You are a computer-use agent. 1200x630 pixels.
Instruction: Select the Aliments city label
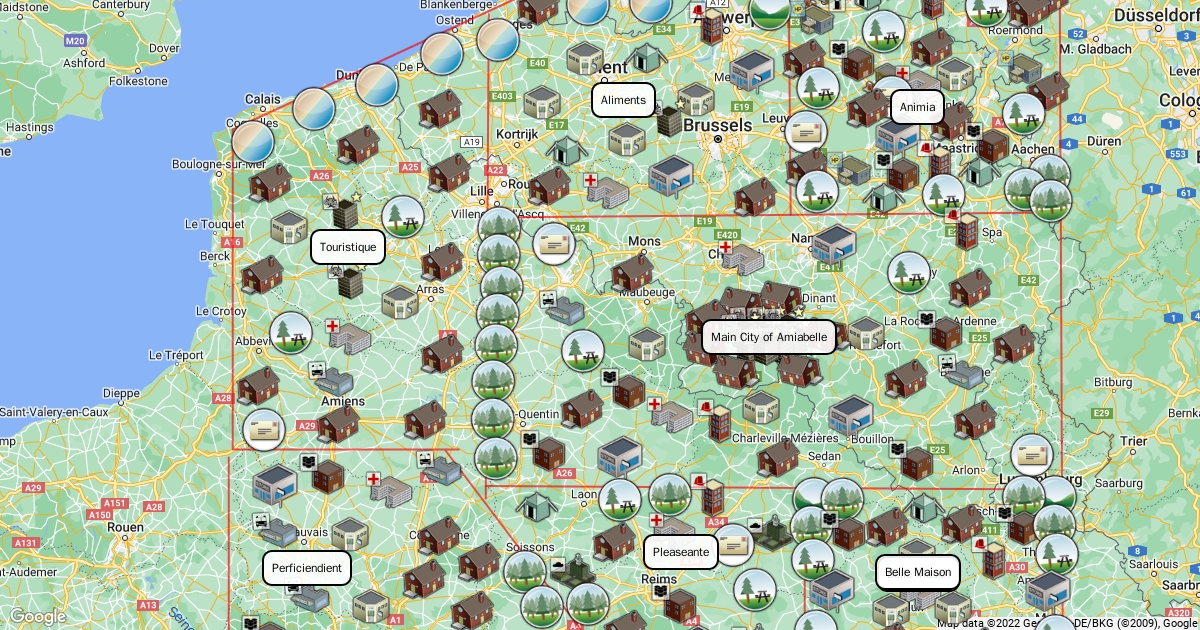coord(623,100)
